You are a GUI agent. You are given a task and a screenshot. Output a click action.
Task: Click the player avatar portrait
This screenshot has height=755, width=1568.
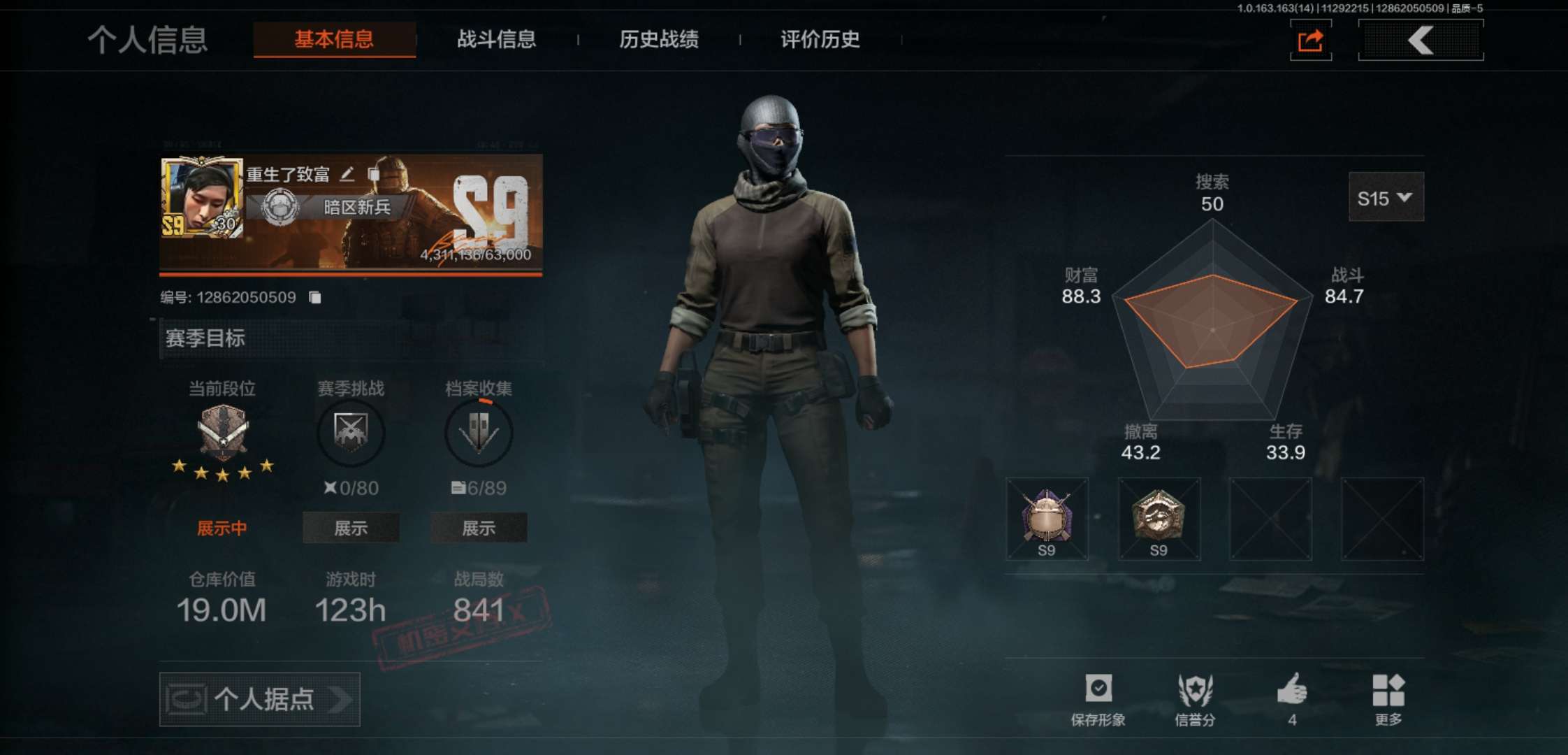click(x=202, y=198)
